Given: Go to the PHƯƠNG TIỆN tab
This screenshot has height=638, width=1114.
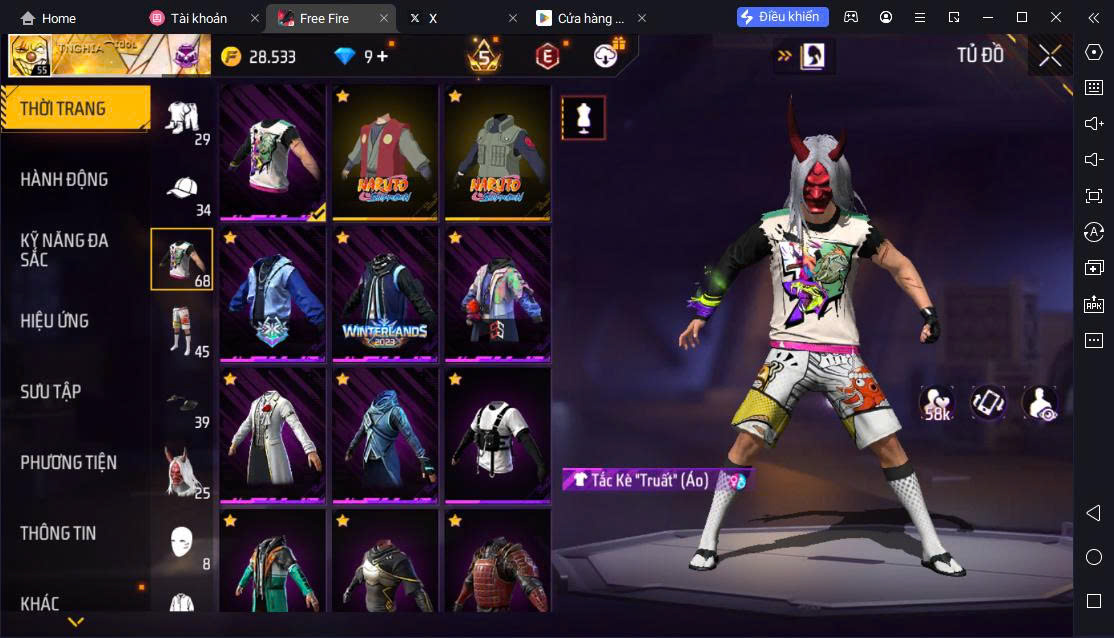Looking at the screenshot, I should click(68, 462).
